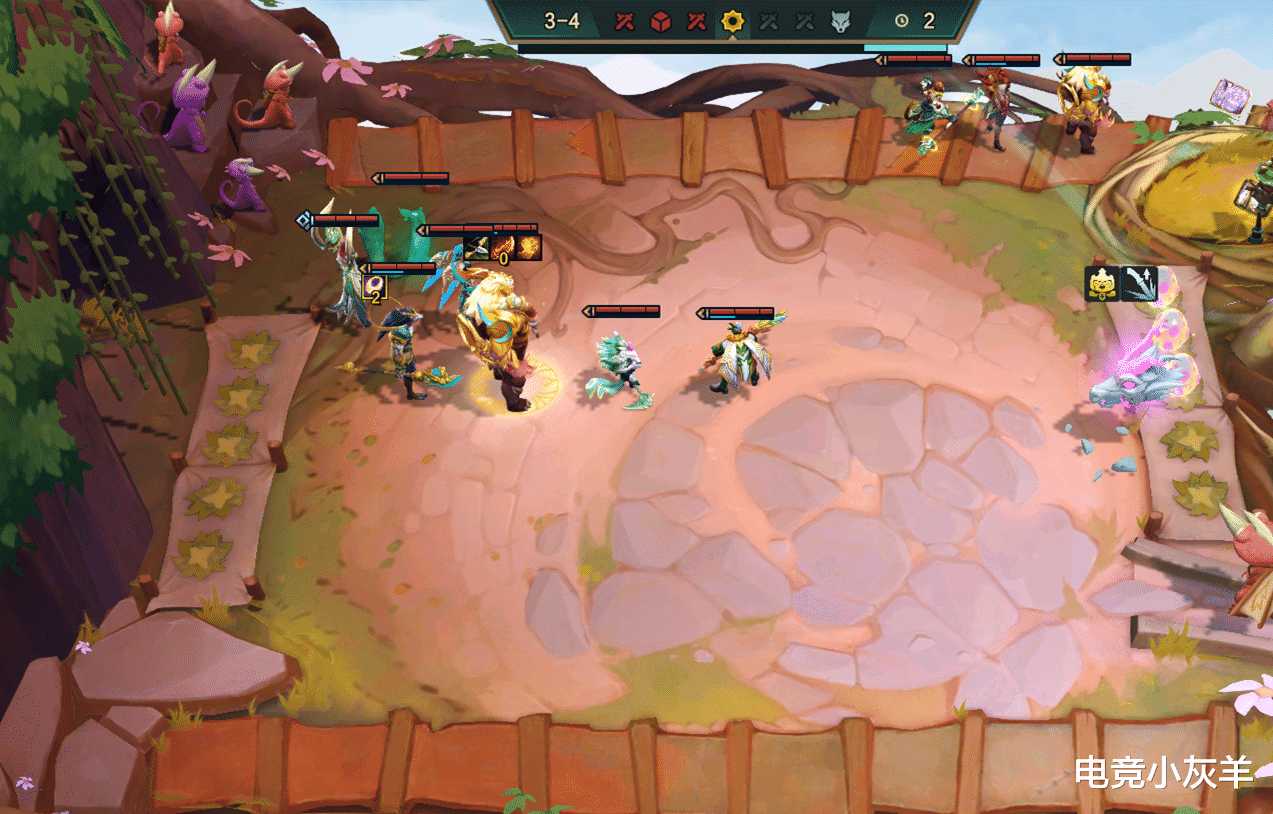Image resolution: width=1273 pixels, height=814 pixels.
Task: Inspect the wolf round icon in the stage tracker
Action: coord(839,21)
